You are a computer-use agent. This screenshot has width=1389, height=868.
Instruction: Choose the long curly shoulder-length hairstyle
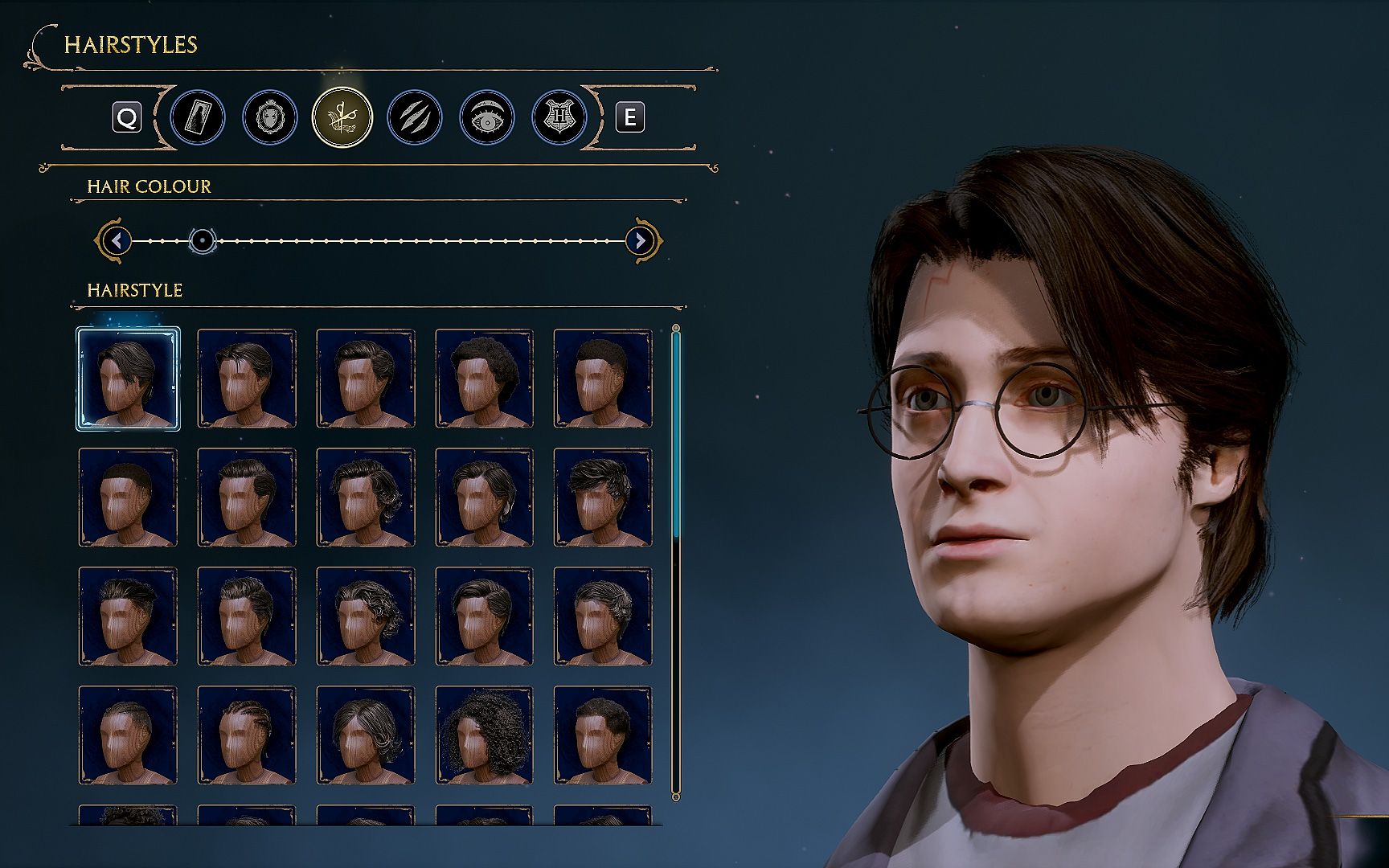tap(484, 735)
